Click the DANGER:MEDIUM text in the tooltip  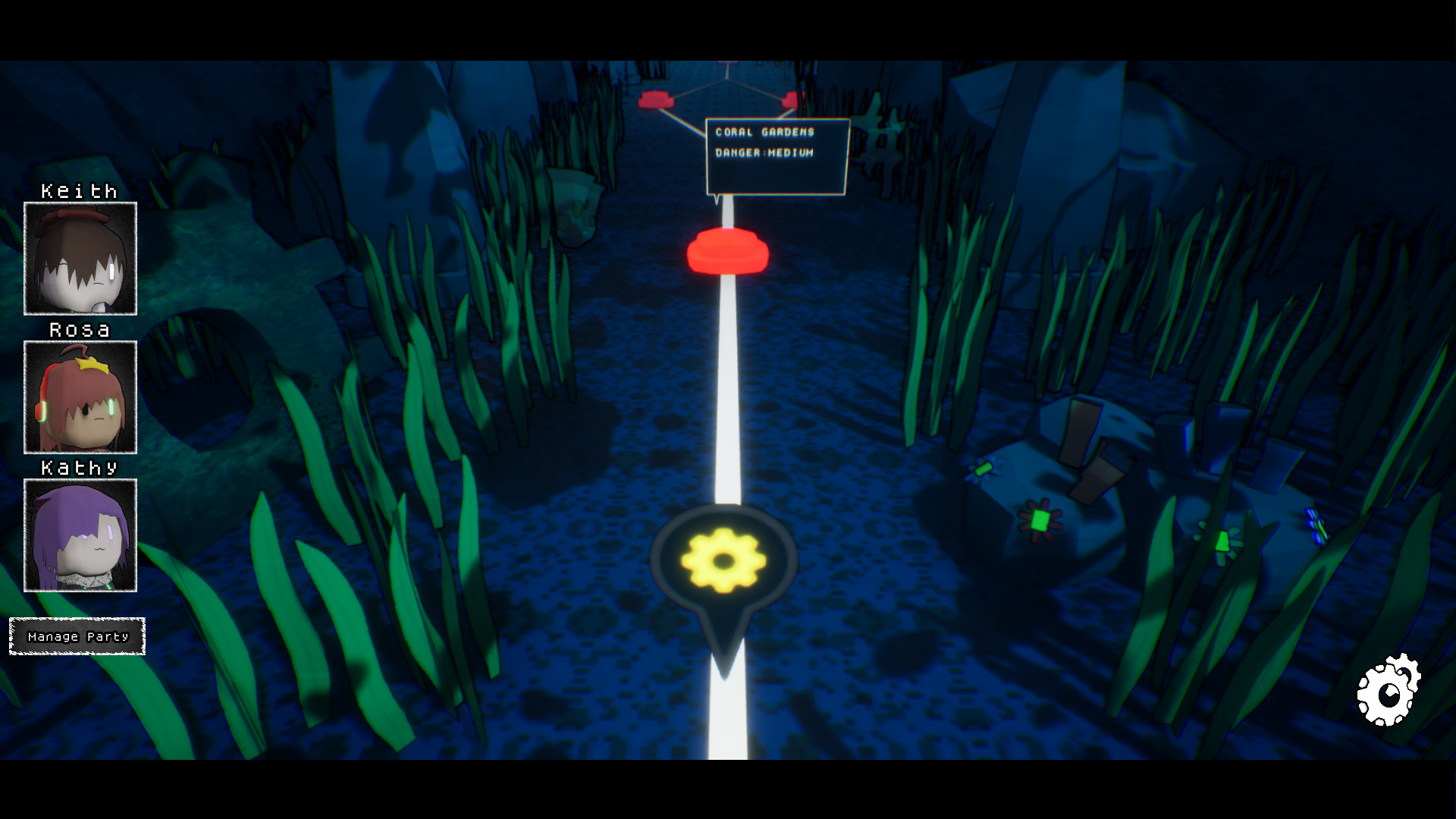(762, 152)
